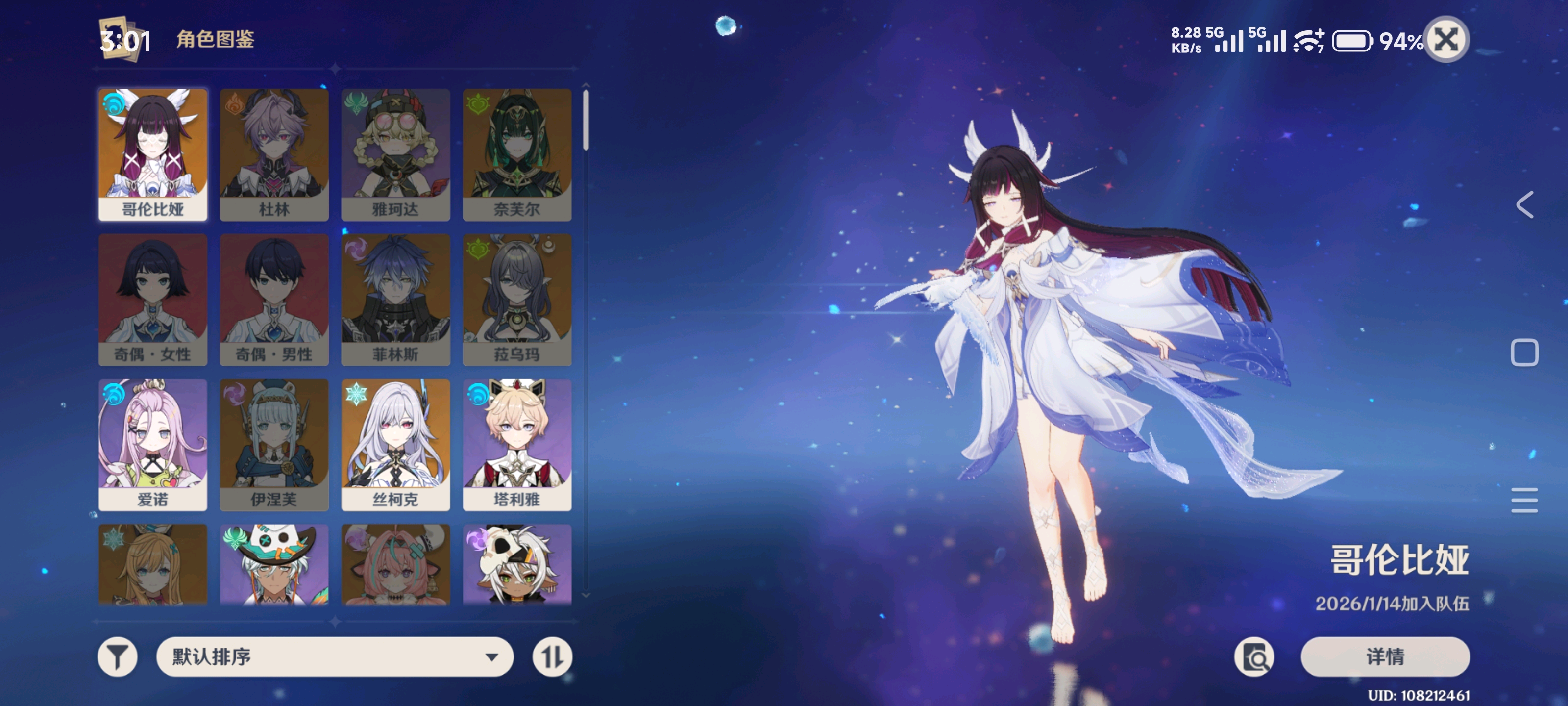This screenshot has height=706, width=1568.
Task: Open the character filter funnel button
Action: click(x=118, y=656)
